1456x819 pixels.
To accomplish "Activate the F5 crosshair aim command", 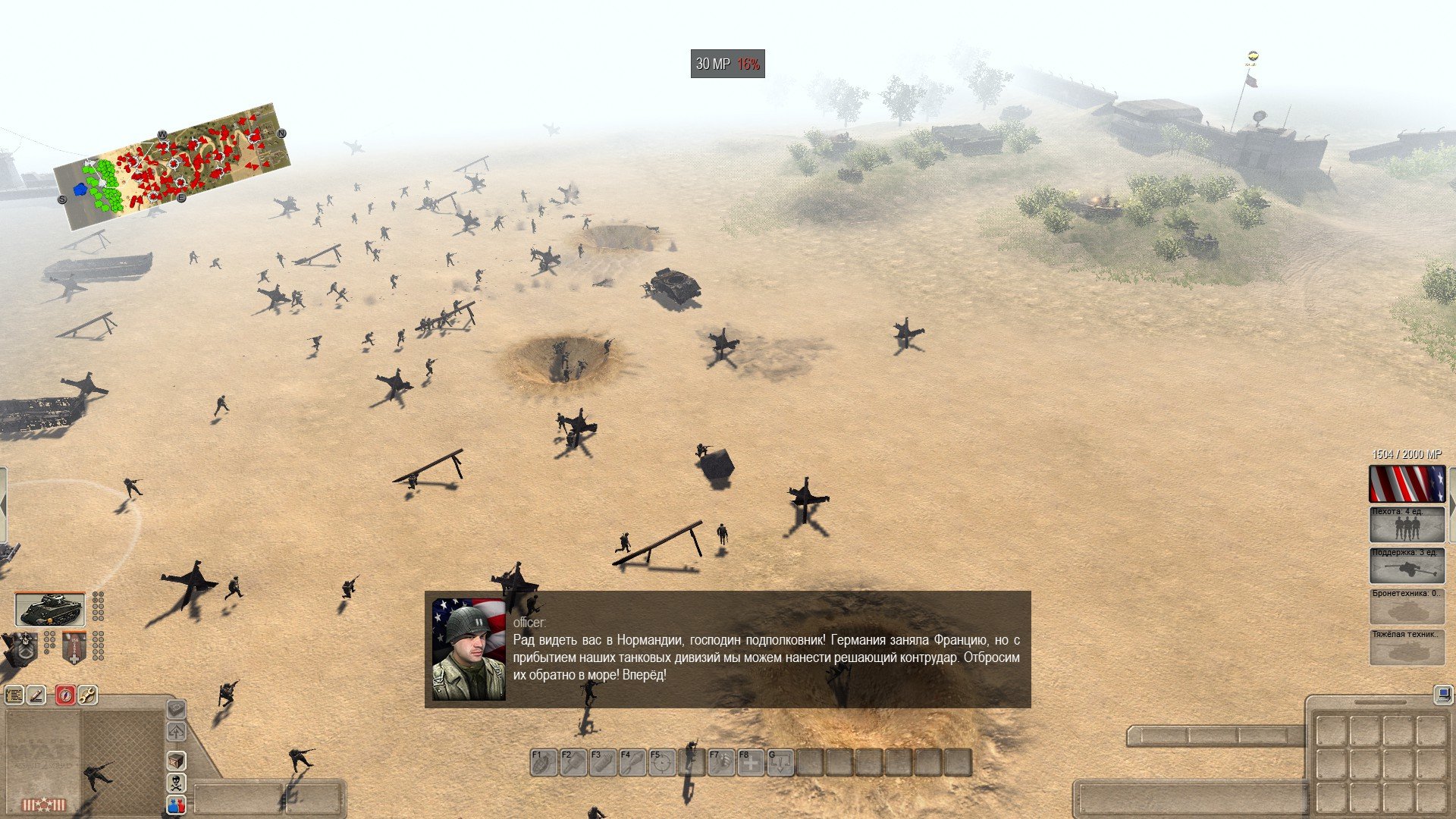I will [662, 762].
